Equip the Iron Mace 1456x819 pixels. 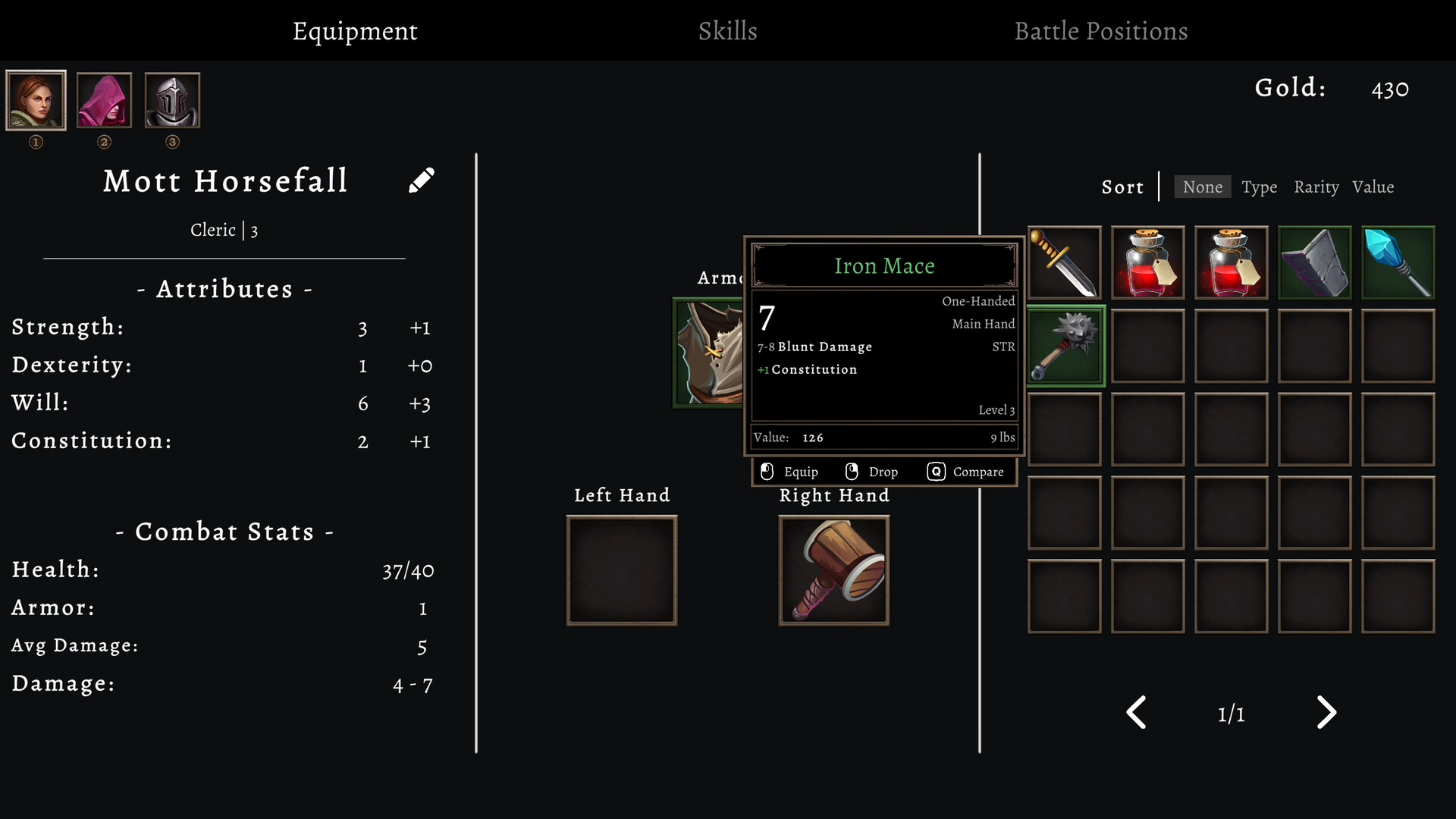pos(790,471)
